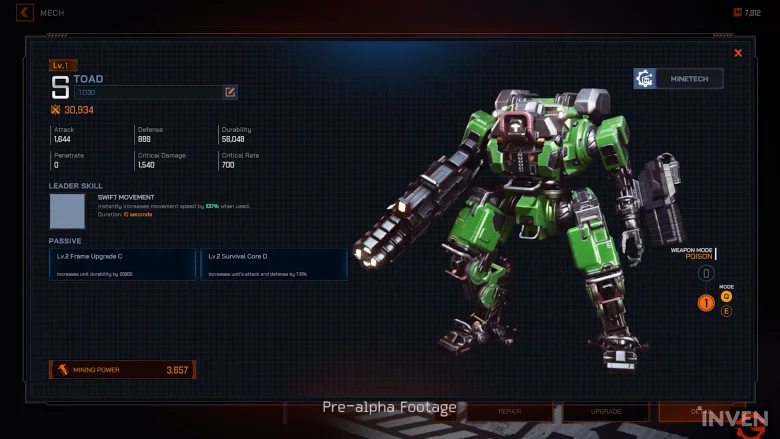
Task: Choose the Q weapon mode
Action: (x=726, y=296)
